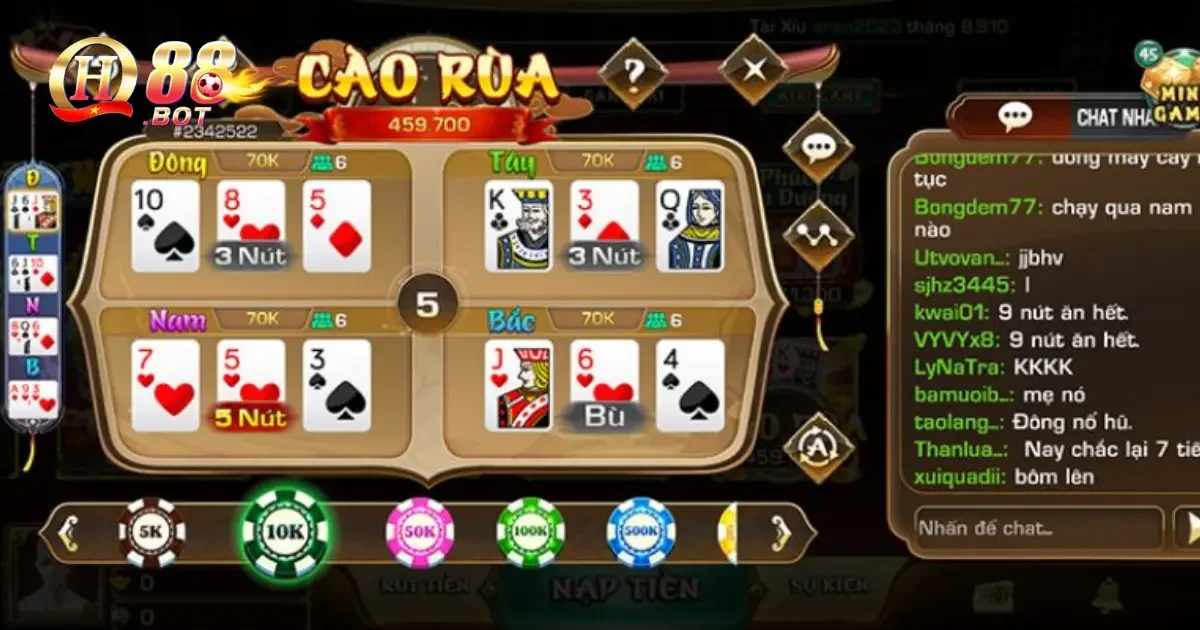
Task: Open the round history card strip
Action: click(x=34, y=300)
